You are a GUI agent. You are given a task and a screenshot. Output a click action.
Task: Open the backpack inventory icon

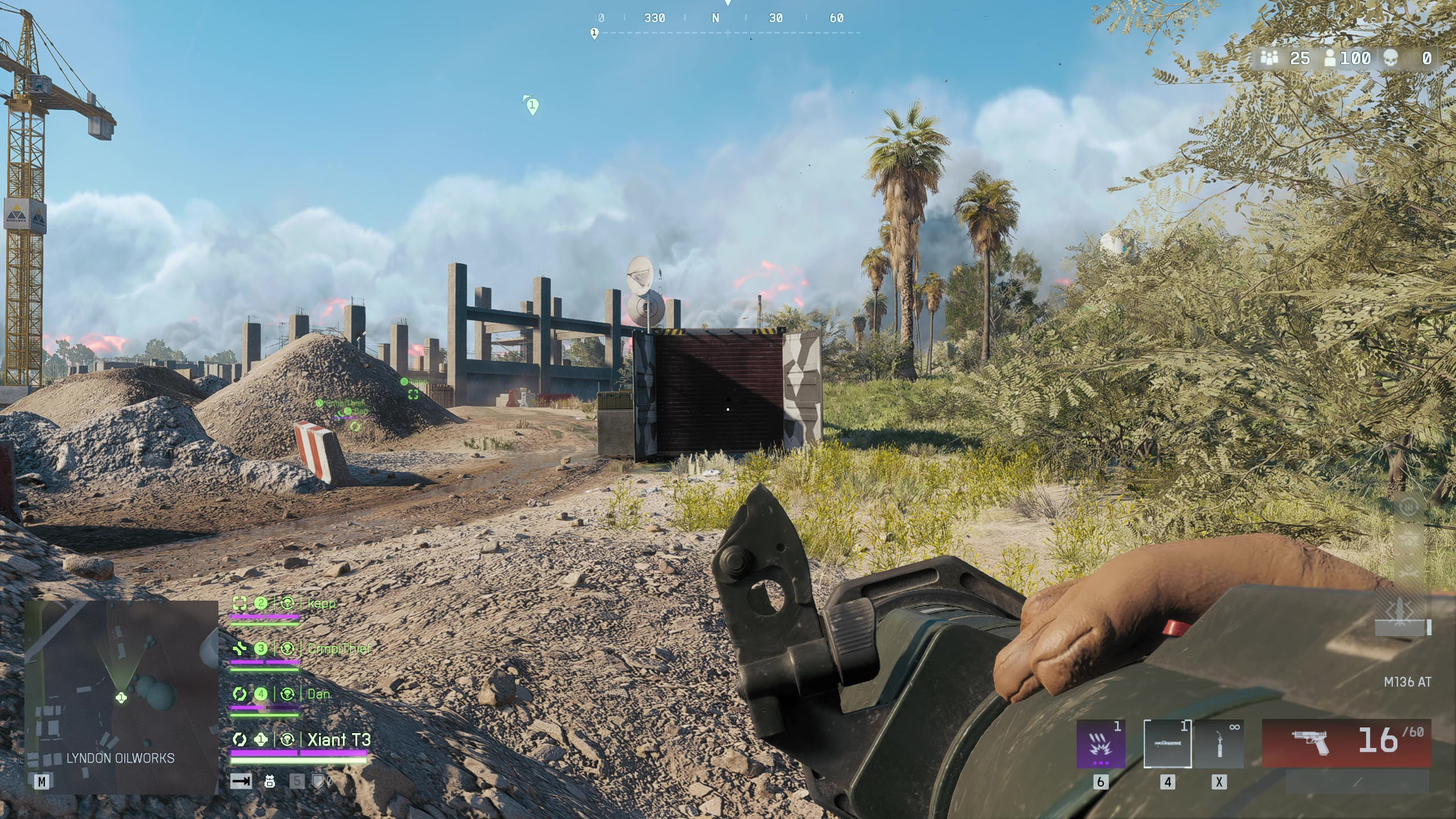(x=270, y=781)
